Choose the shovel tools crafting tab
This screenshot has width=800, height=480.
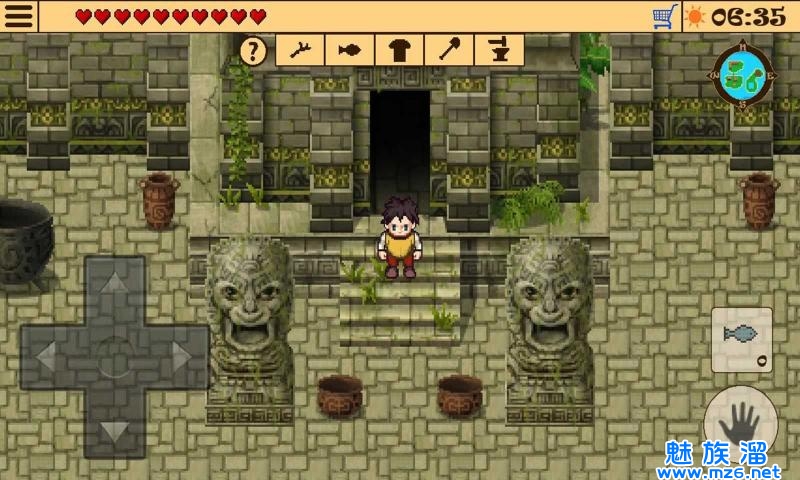[447, 50]
